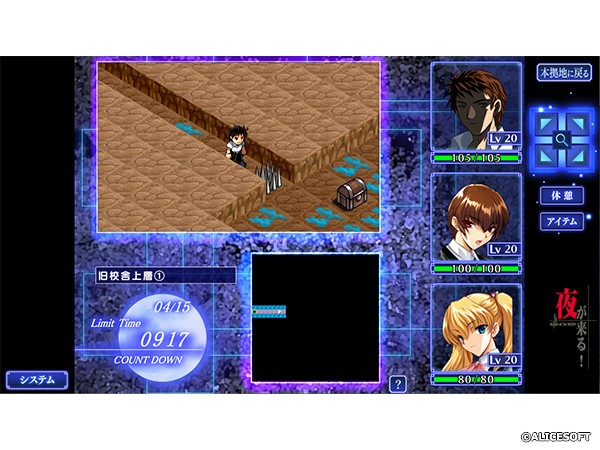Open the question mark help button
600x450 pixels.
[x=398, y=384]
